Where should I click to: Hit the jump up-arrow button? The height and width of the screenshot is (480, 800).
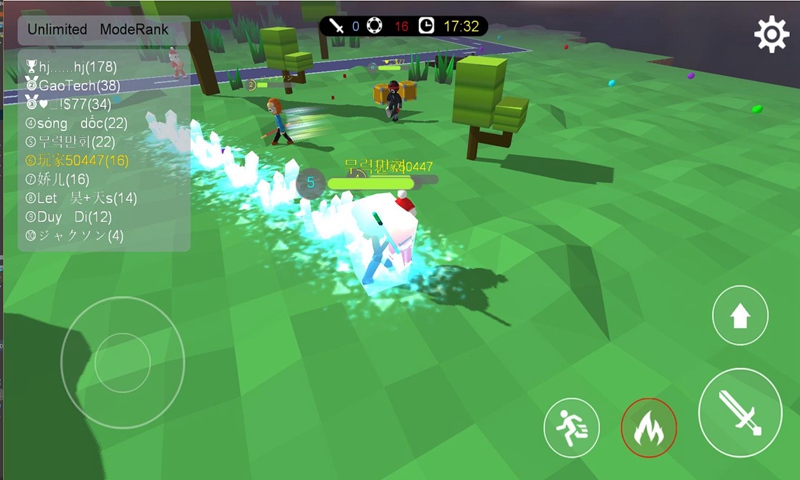point(740,317)
